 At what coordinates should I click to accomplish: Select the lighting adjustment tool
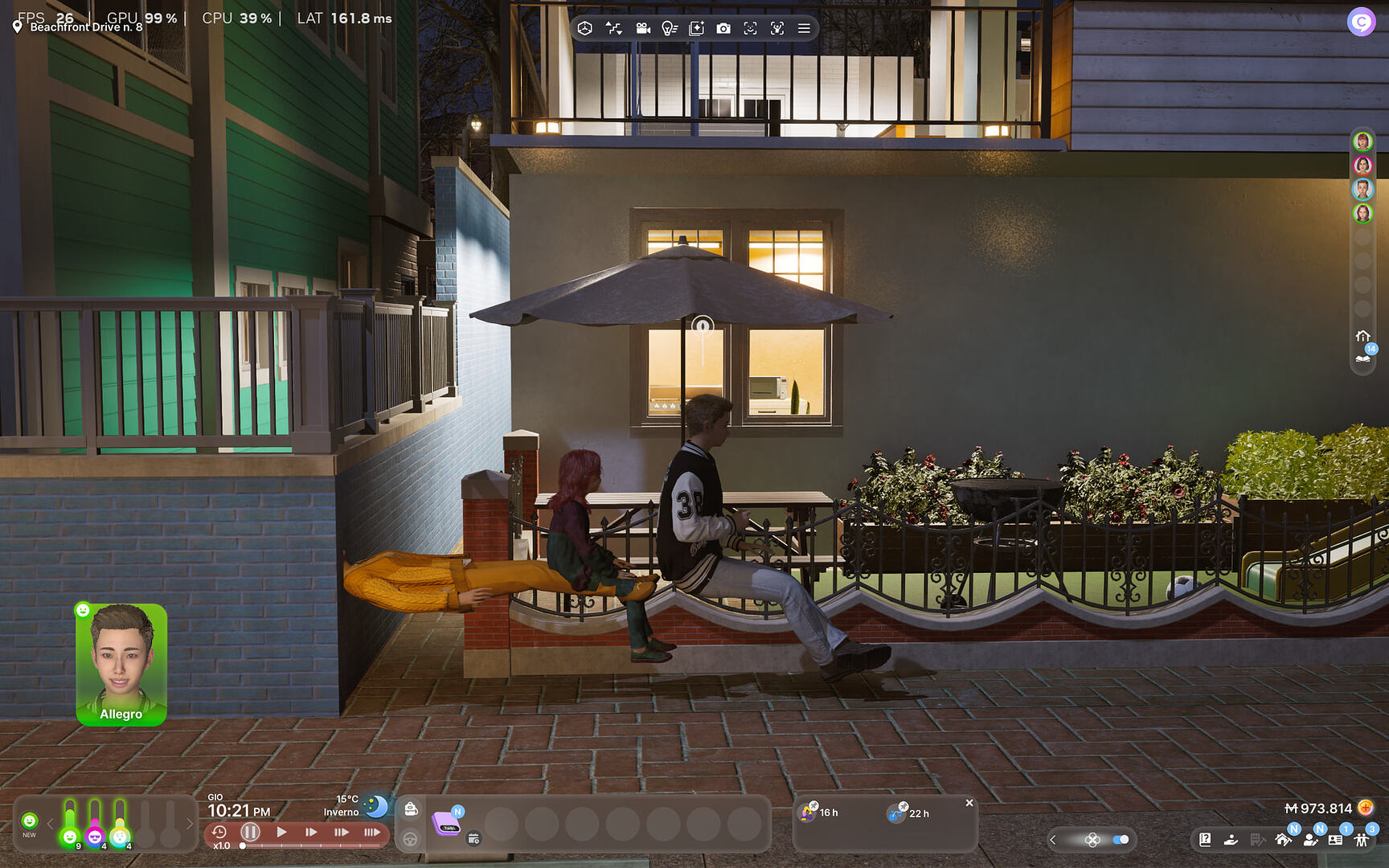click(669, 28)
